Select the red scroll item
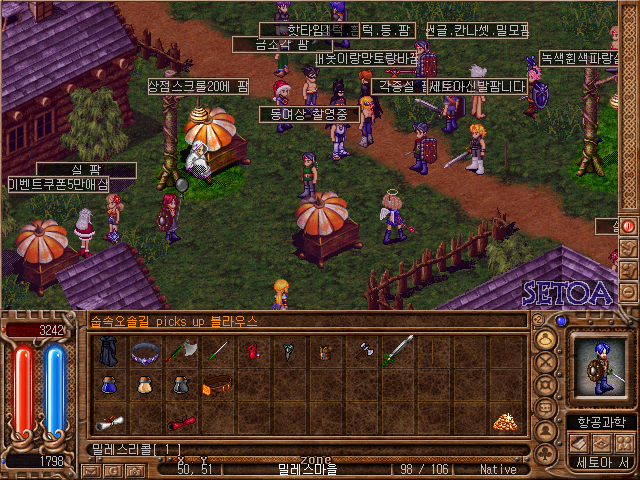Screen dimensions: 640x480 (x=181, y=422)
